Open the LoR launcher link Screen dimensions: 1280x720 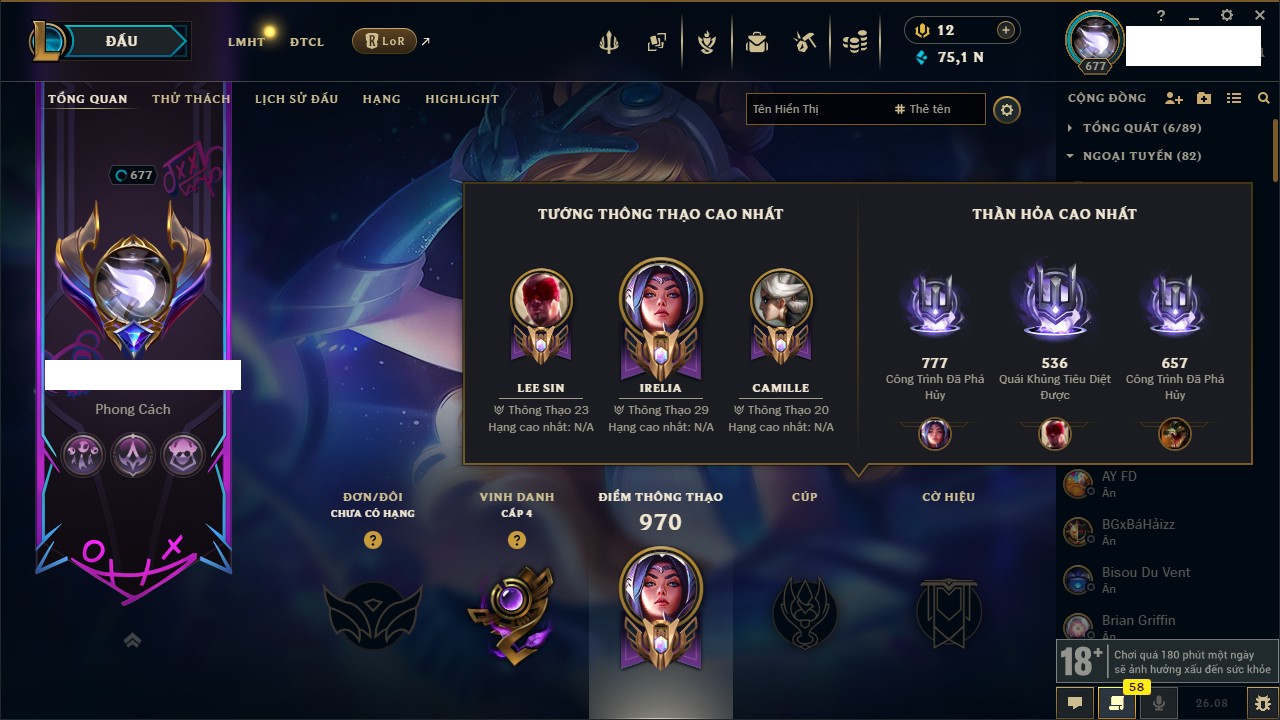[x=385, y=42]
